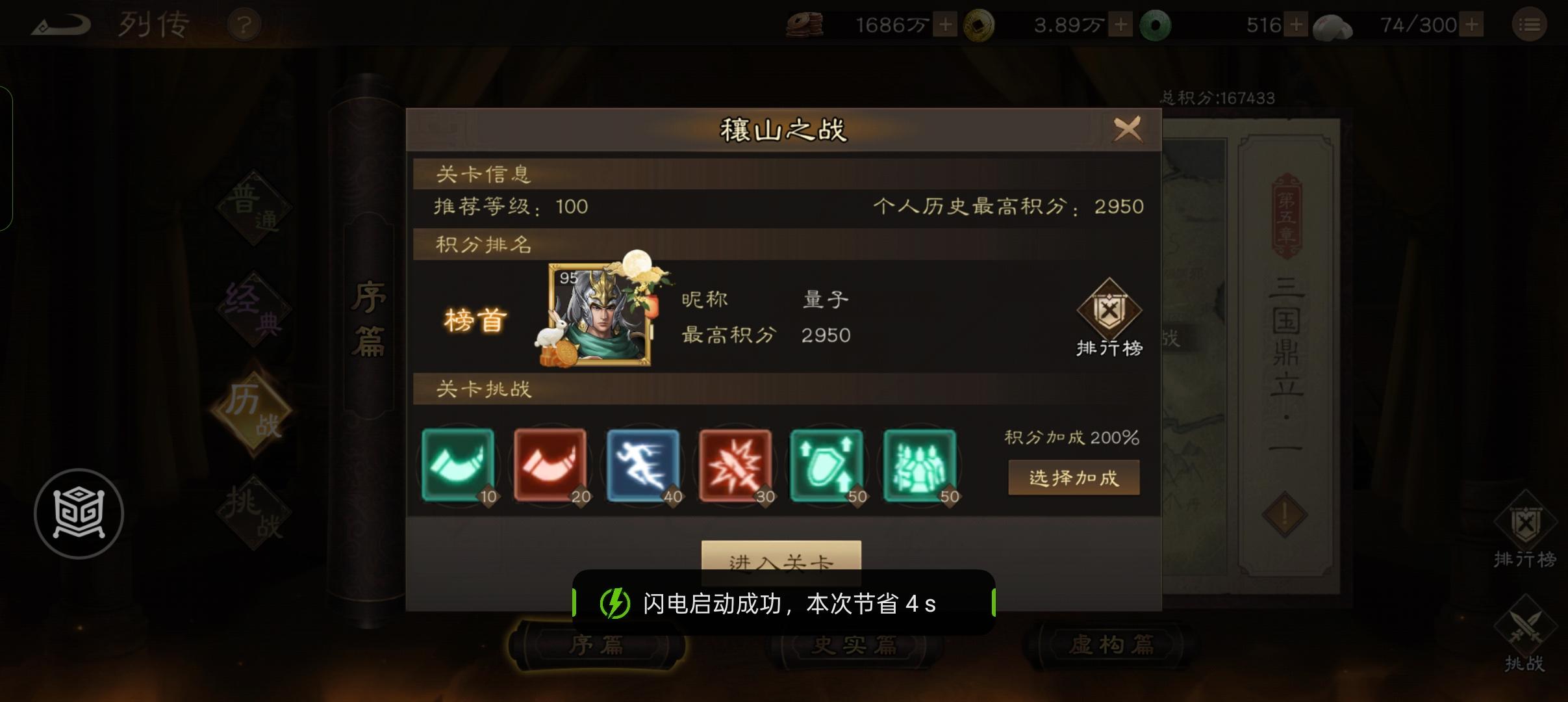Select the red horn buff icon
1568x702 pixels.
(x=551, y=465)
